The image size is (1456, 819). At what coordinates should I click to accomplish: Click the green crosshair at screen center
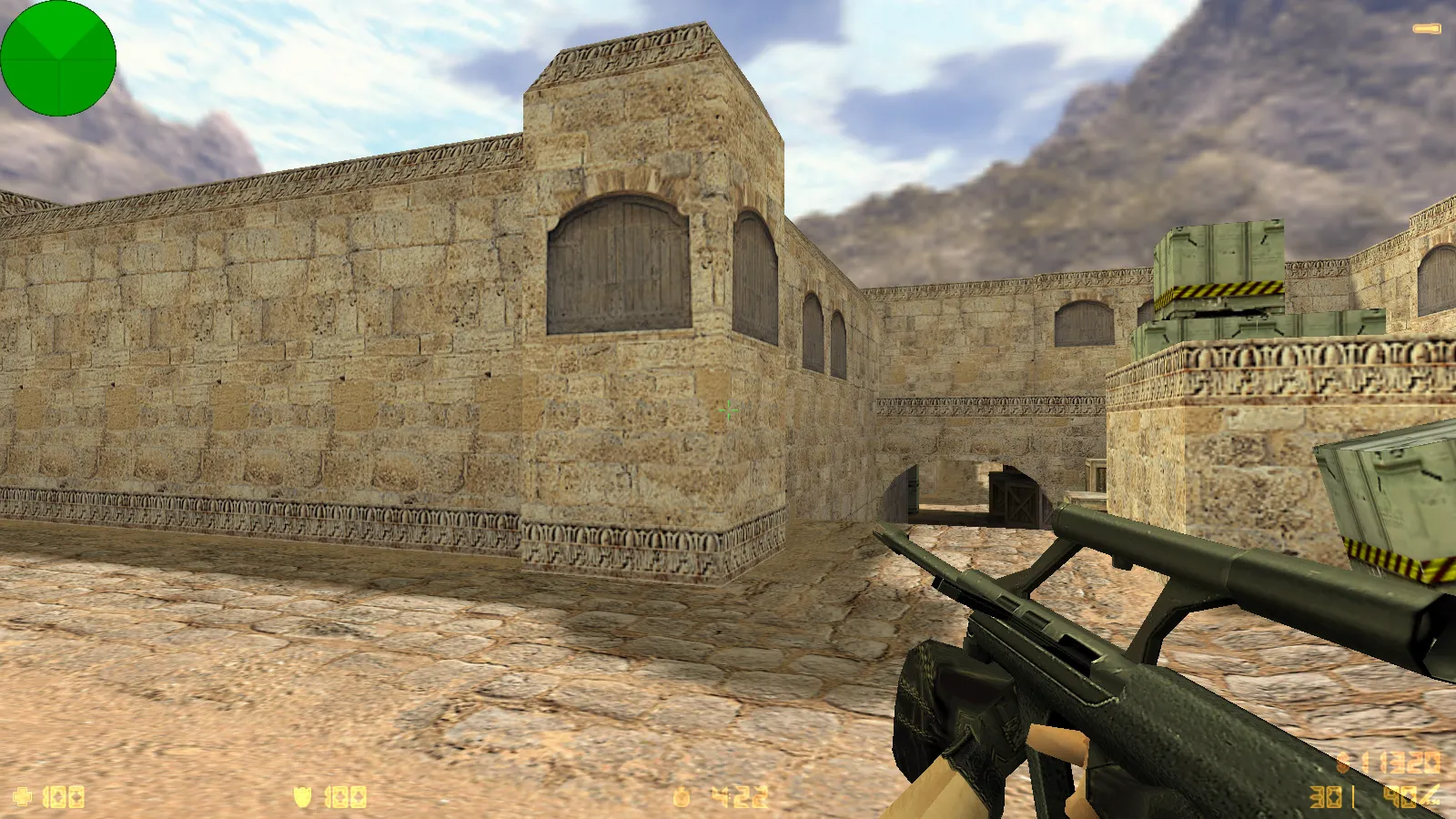pos(728,411)
